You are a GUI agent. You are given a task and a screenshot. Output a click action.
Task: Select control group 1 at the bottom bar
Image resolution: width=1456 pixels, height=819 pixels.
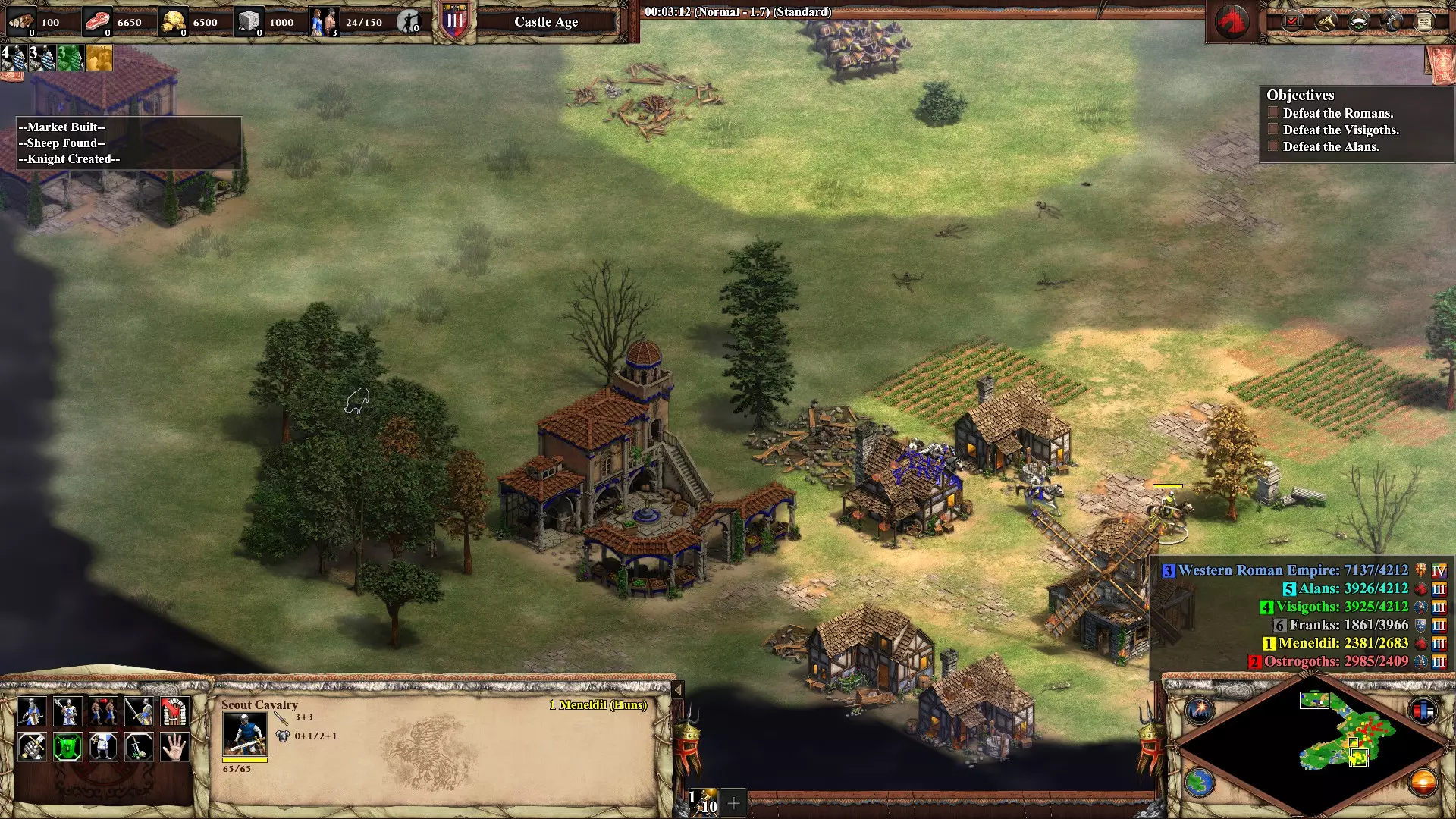703,802
